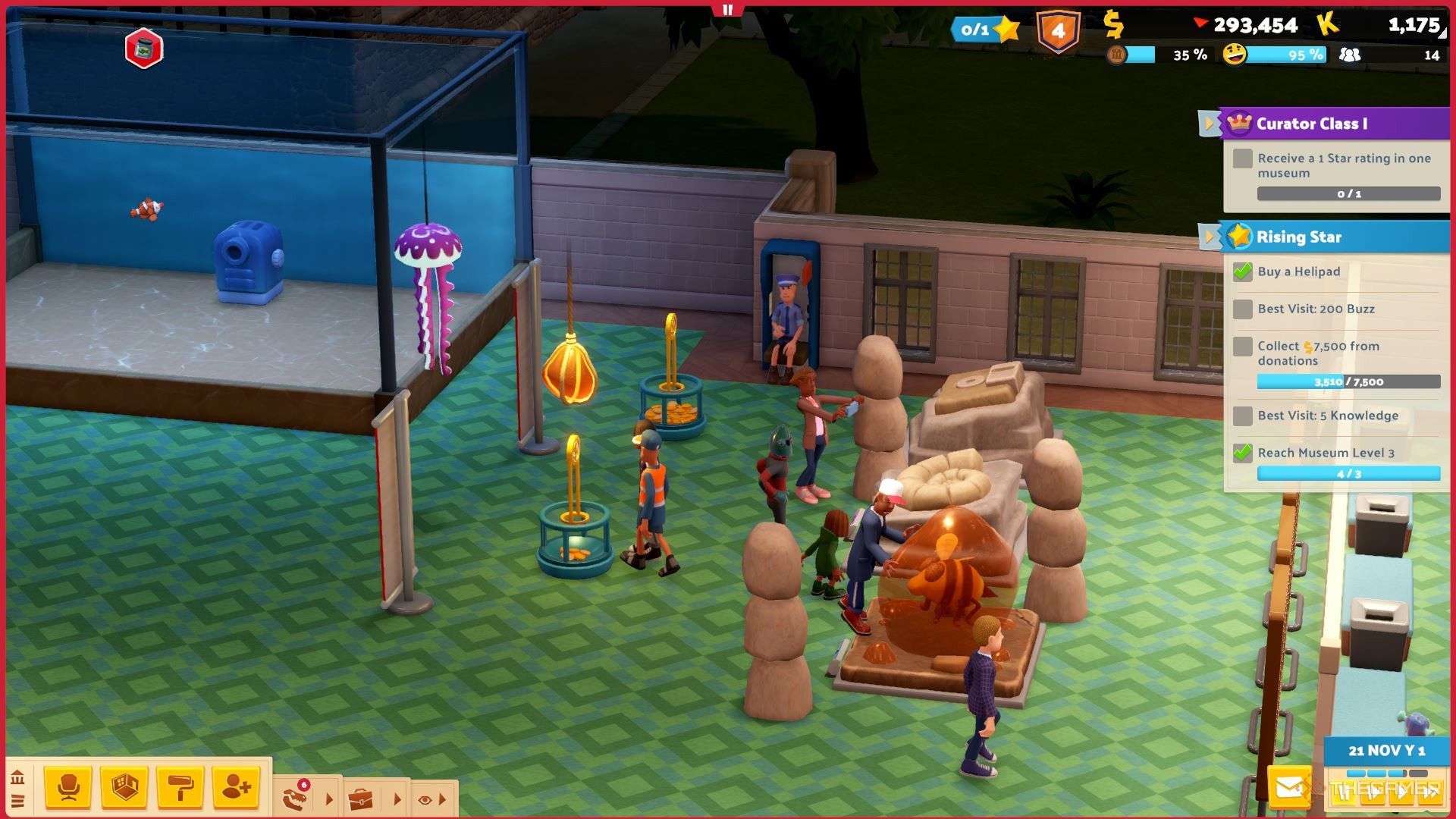Open the hamburger list menu

pyautogui.click(x=17, y=801)
